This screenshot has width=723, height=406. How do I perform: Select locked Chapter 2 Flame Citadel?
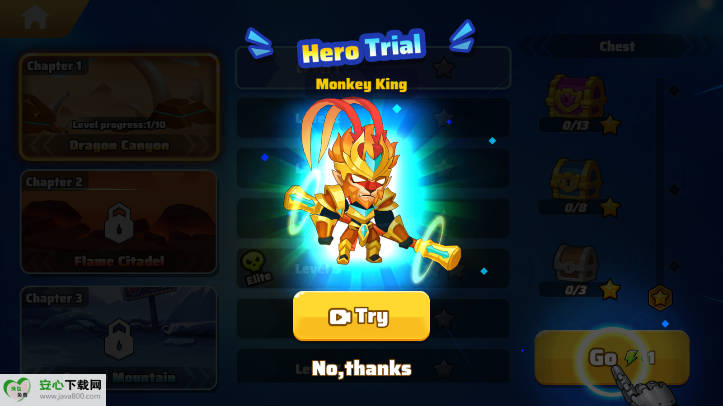119,221
